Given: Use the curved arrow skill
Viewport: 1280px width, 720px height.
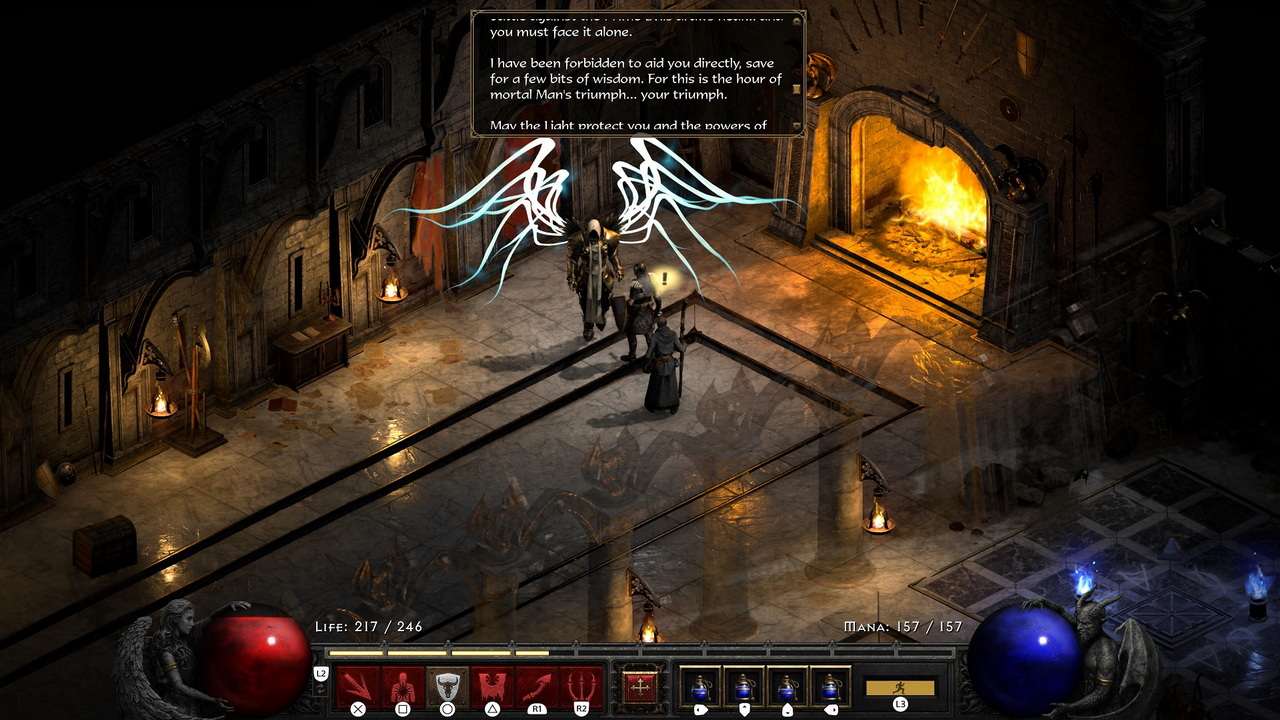Looking at the screenshot, I should tap(537, 686).
